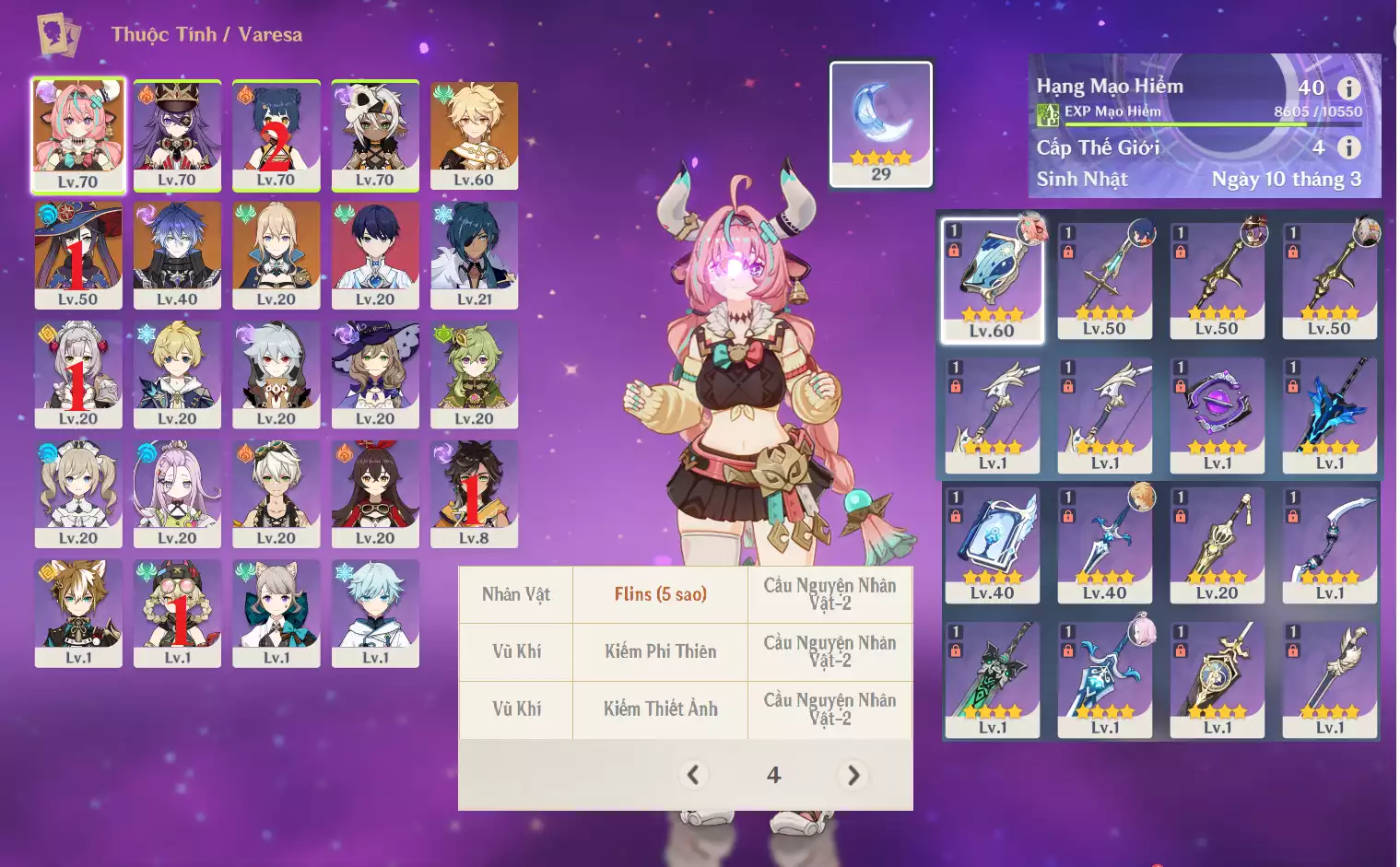Open Lisa's character portrait
Screen dimensions: 1400x867
tap(375, 373)
